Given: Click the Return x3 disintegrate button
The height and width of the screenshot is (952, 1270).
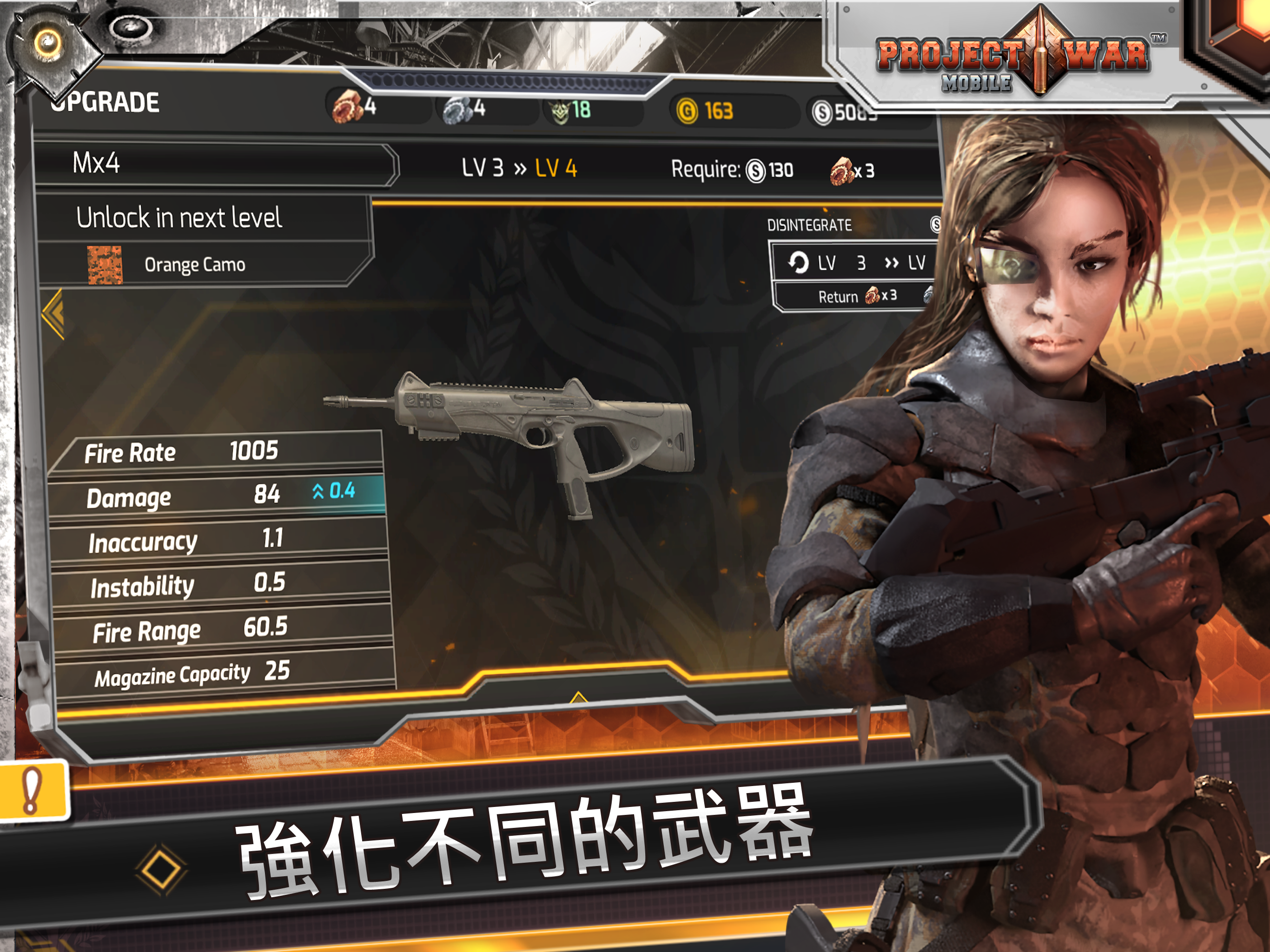Looking at the screenshot, I should (x=858, y=296).
